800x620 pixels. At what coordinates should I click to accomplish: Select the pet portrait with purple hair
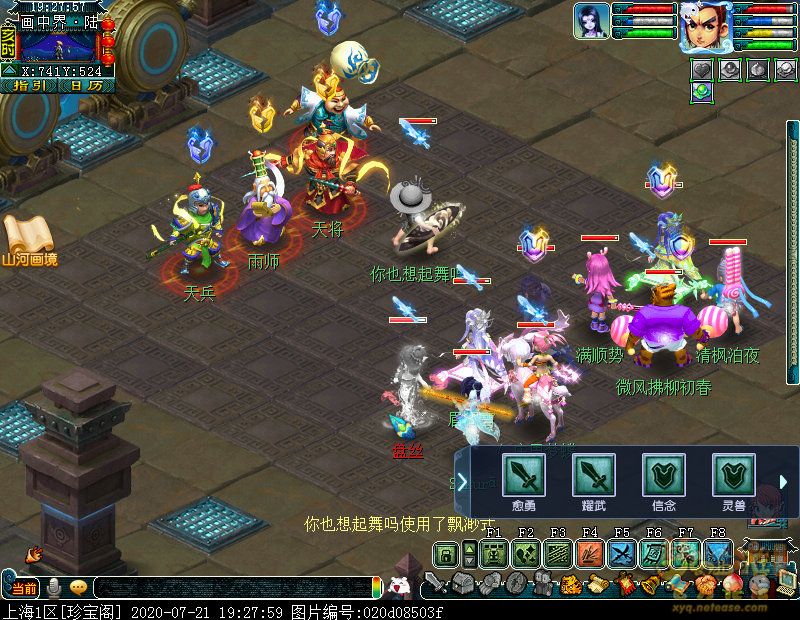[592, 20]
